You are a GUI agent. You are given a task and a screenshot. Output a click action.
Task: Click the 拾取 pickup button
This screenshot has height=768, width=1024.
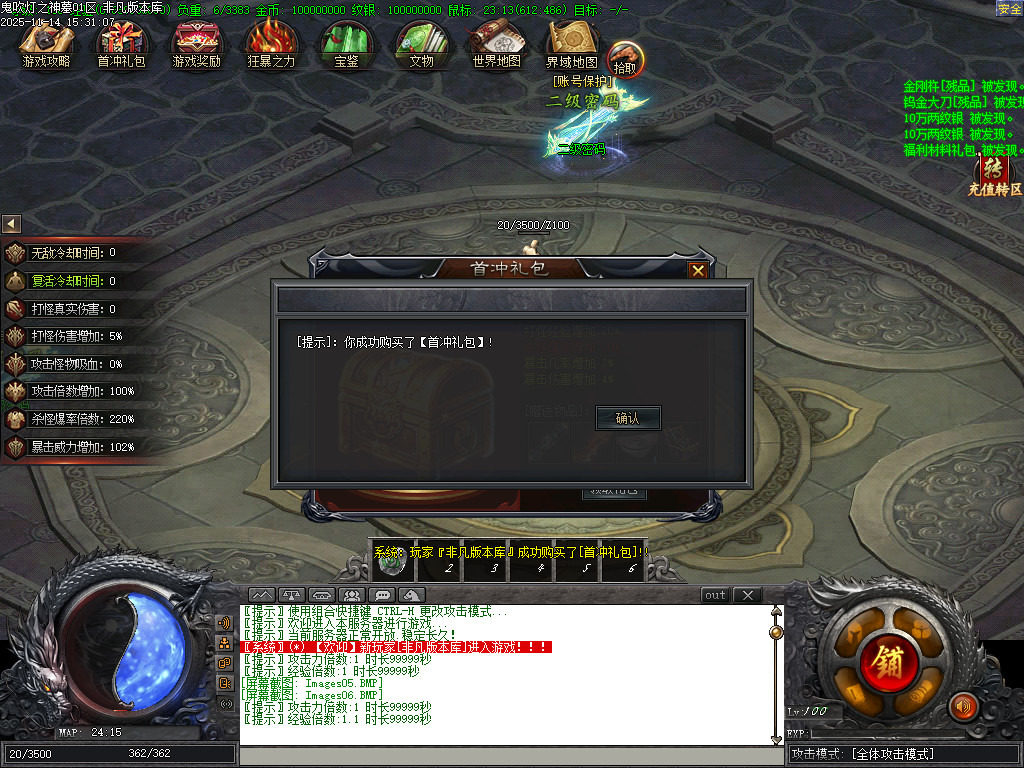tap(625, 58)
